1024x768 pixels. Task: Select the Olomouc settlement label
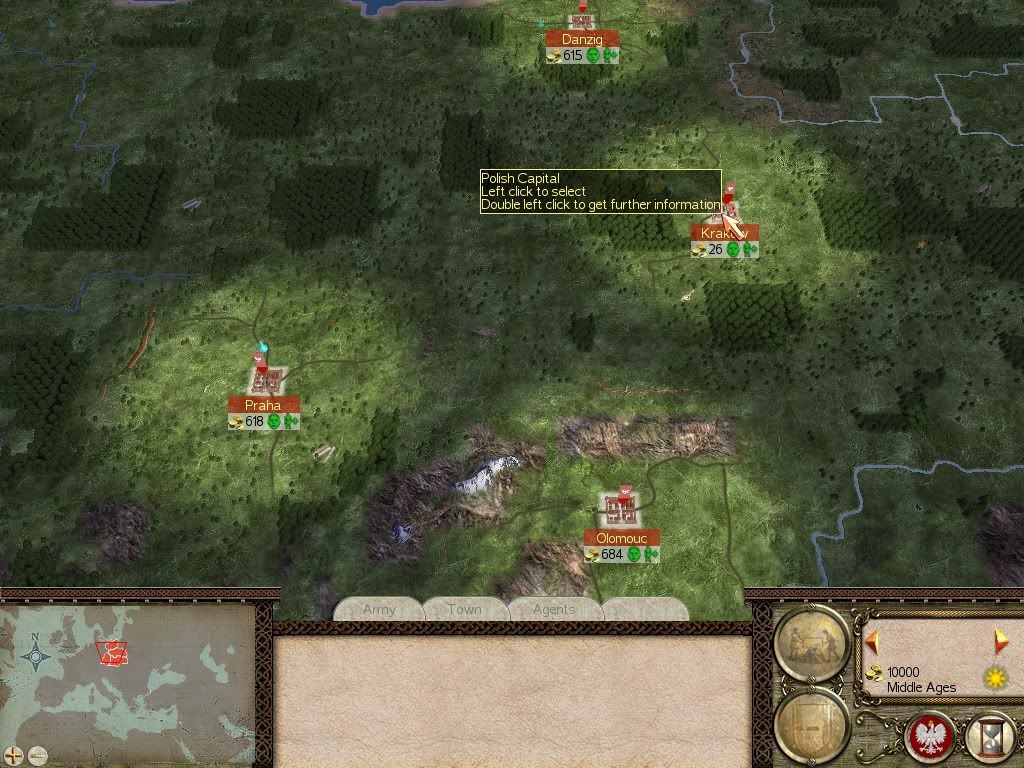click(622, 538)
